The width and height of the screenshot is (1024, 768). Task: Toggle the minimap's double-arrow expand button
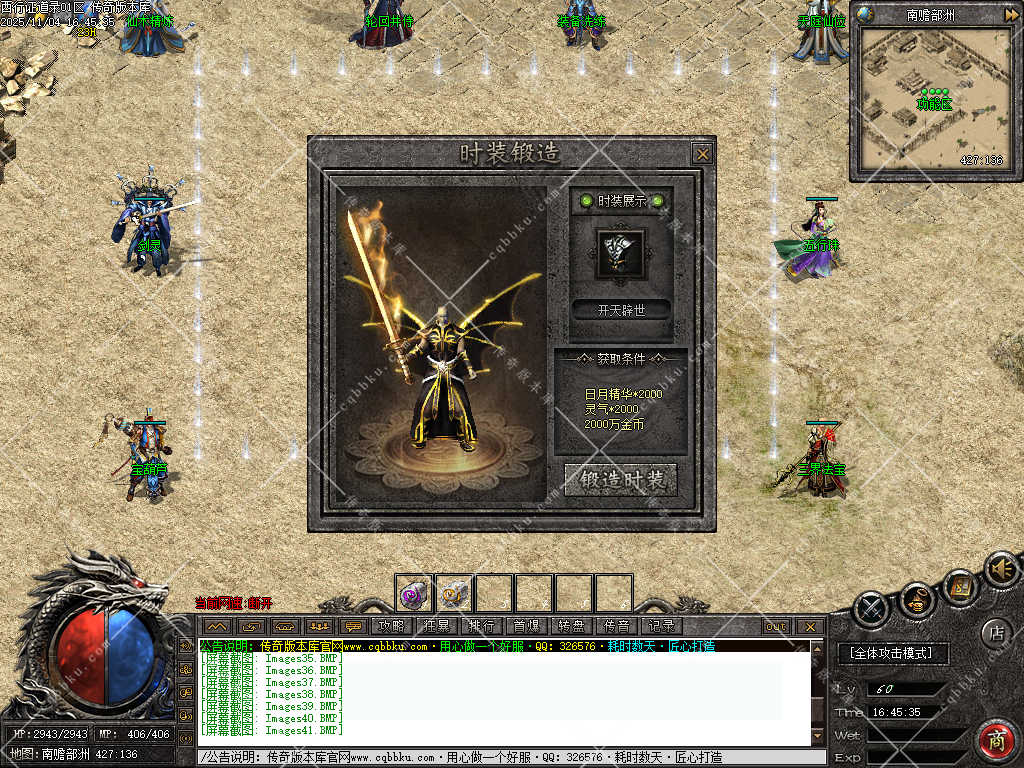tap(1011, 15)
